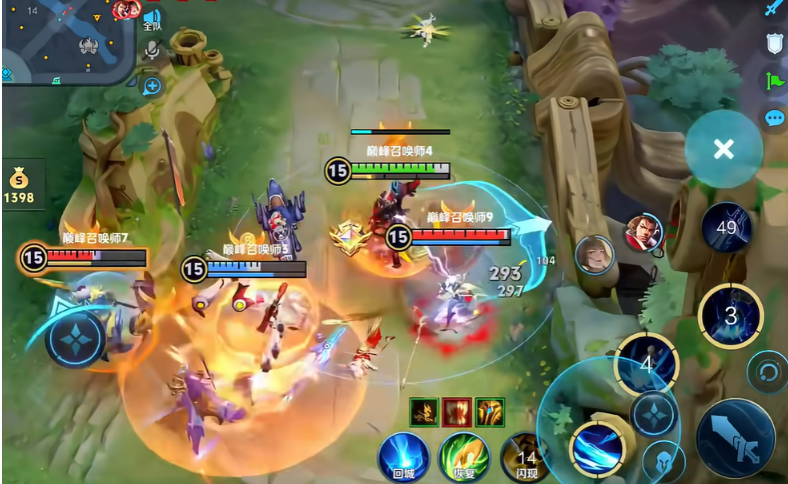Target the blonde-haired enemy hero portrait
788x484 pixels.
coord(595,254)
